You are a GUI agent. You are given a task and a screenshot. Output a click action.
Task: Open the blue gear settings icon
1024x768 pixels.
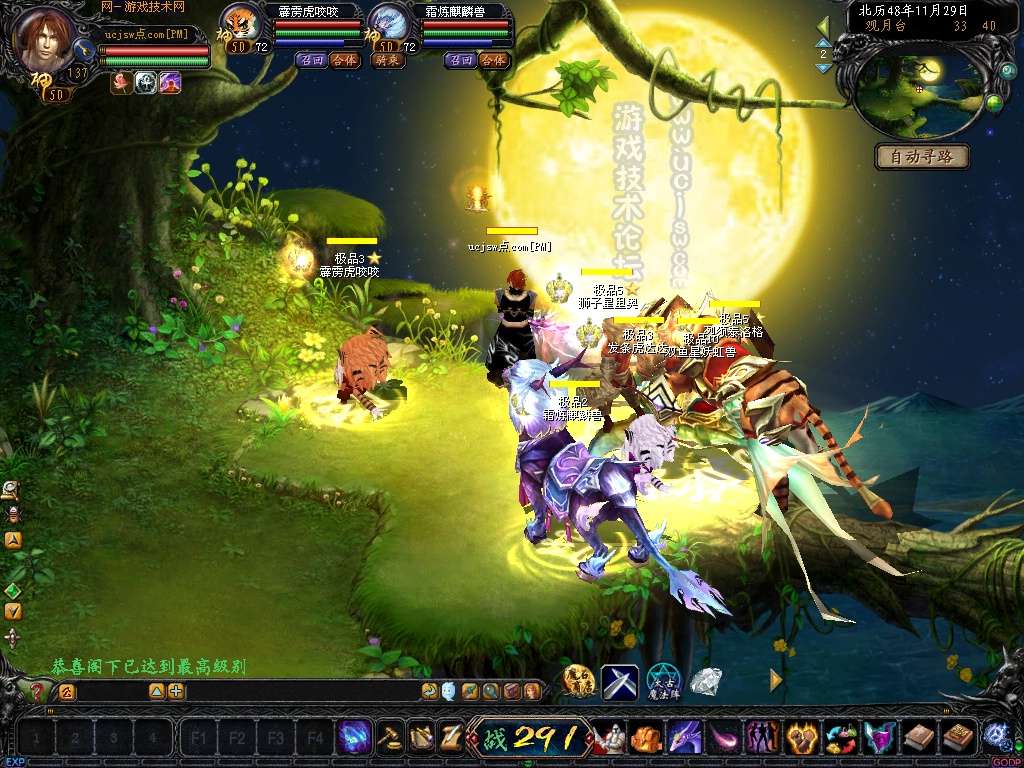click(x=995, y=735)
